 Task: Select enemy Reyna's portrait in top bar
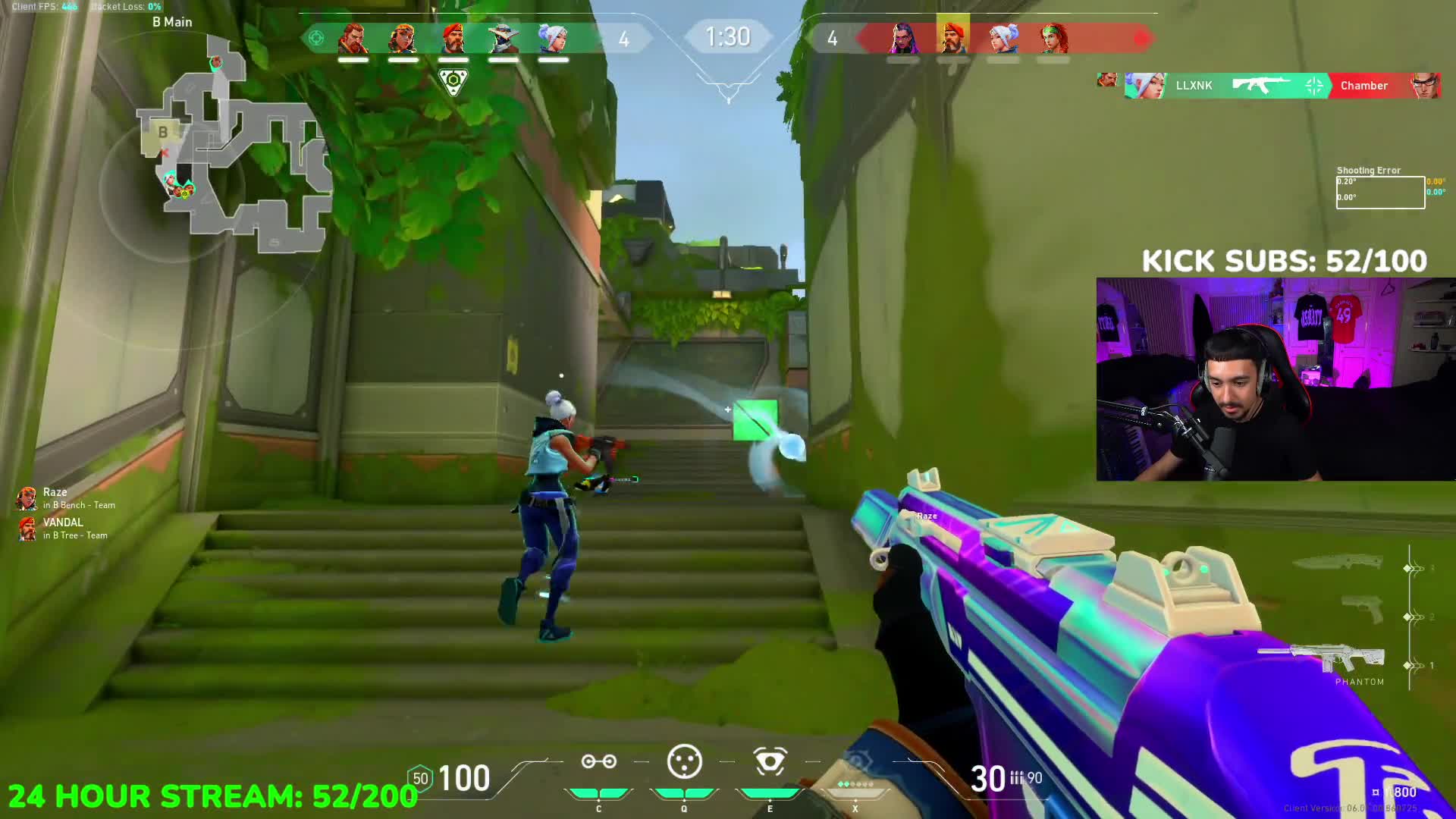tap(902, 38)
